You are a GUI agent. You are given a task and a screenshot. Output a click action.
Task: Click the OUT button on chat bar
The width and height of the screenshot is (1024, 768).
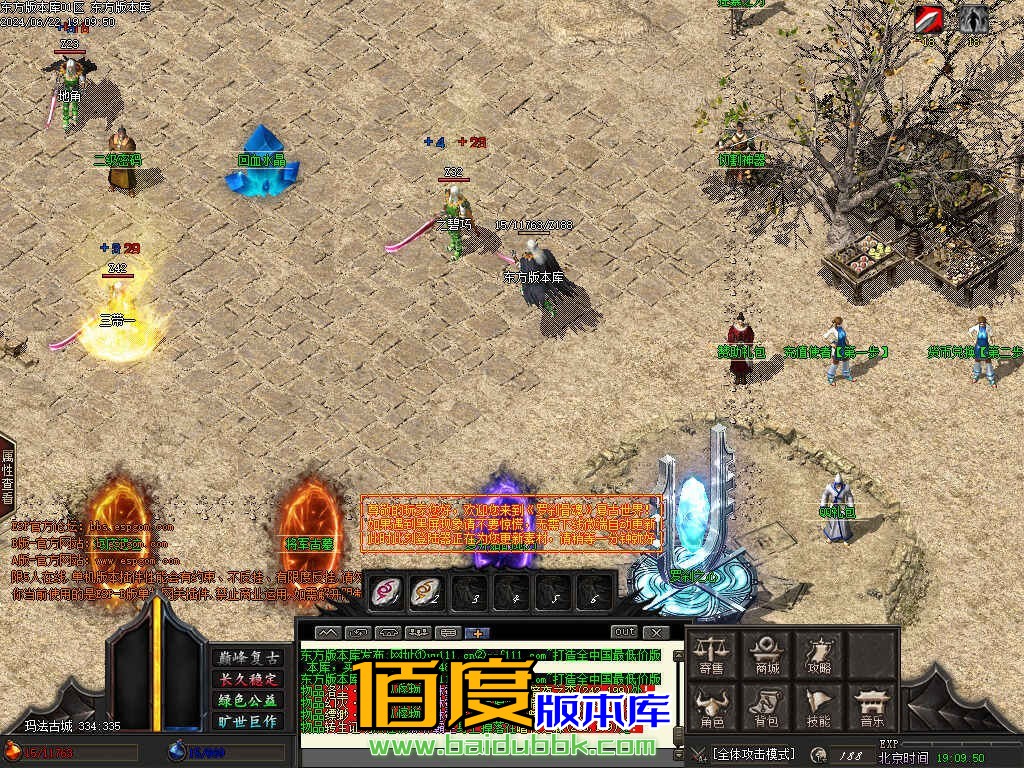624,632
